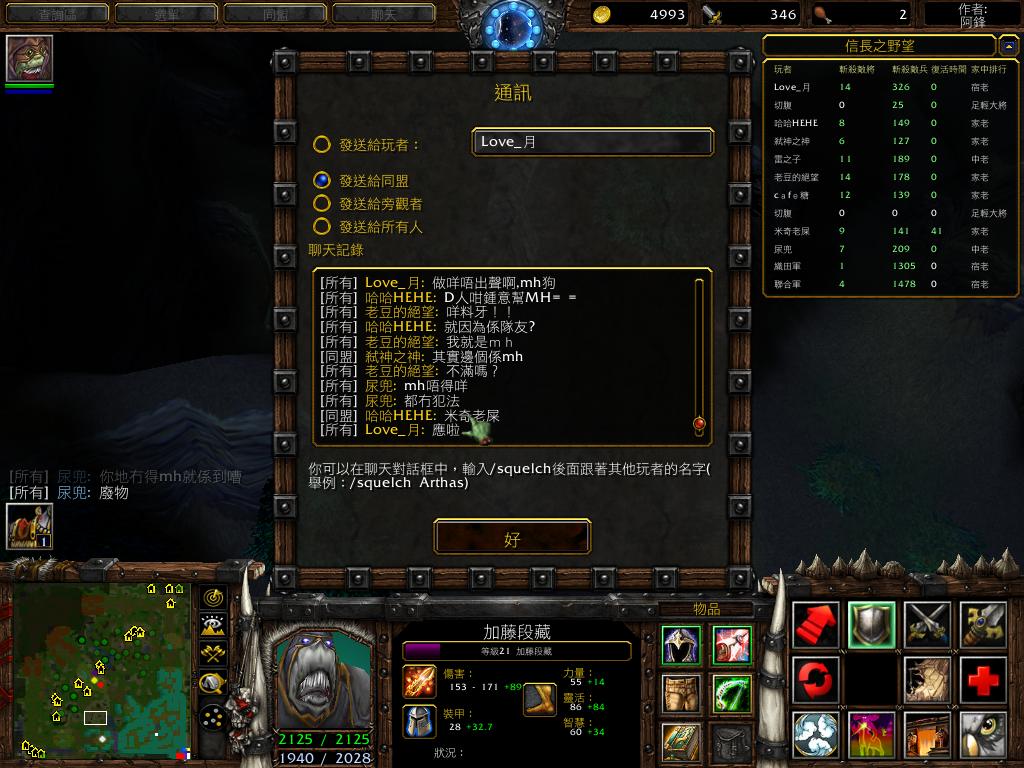Image resolution: width=1024 pixels, height=768 pixels.
Task: Activate the red cross command icon
Action: point(984,681)
